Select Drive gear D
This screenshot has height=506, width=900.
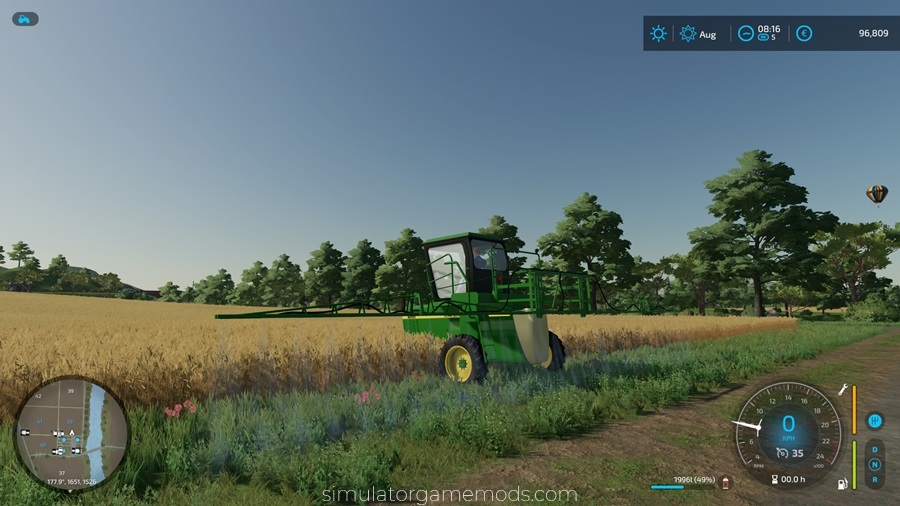875,449
